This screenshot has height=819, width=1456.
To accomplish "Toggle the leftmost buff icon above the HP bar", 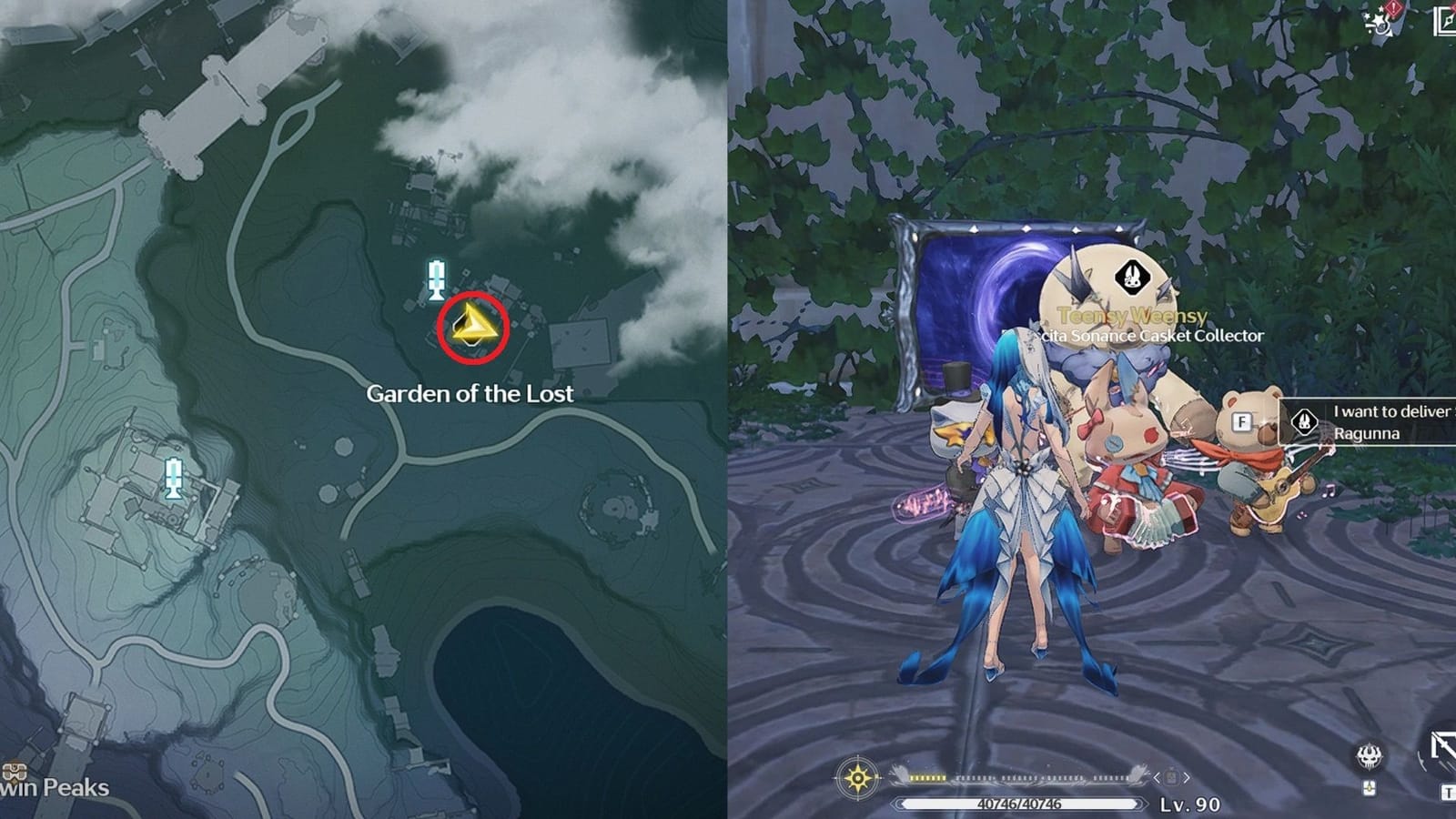I will point(913,776).
